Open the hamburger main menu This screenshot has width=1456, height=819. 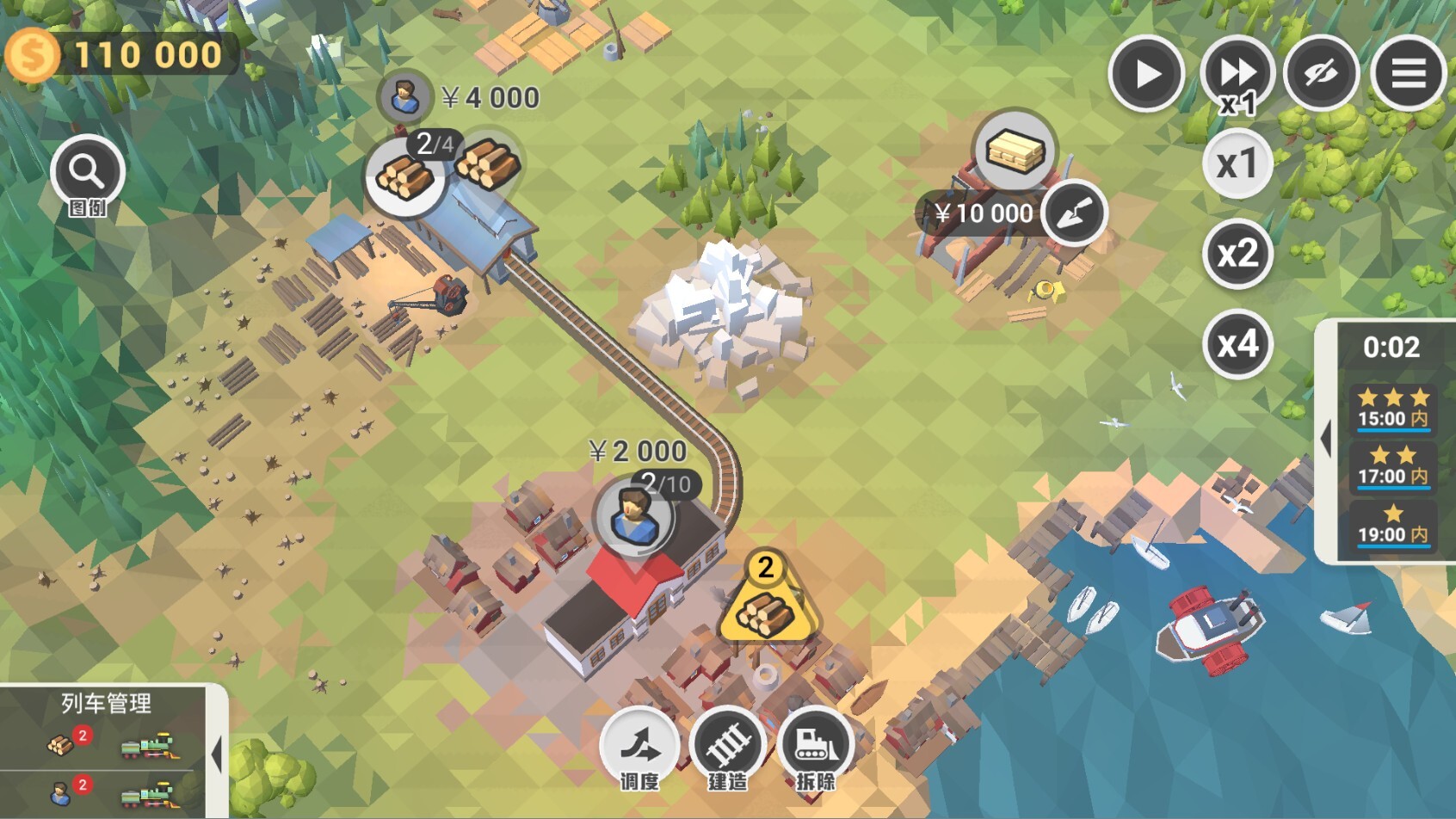(1408, 74)
